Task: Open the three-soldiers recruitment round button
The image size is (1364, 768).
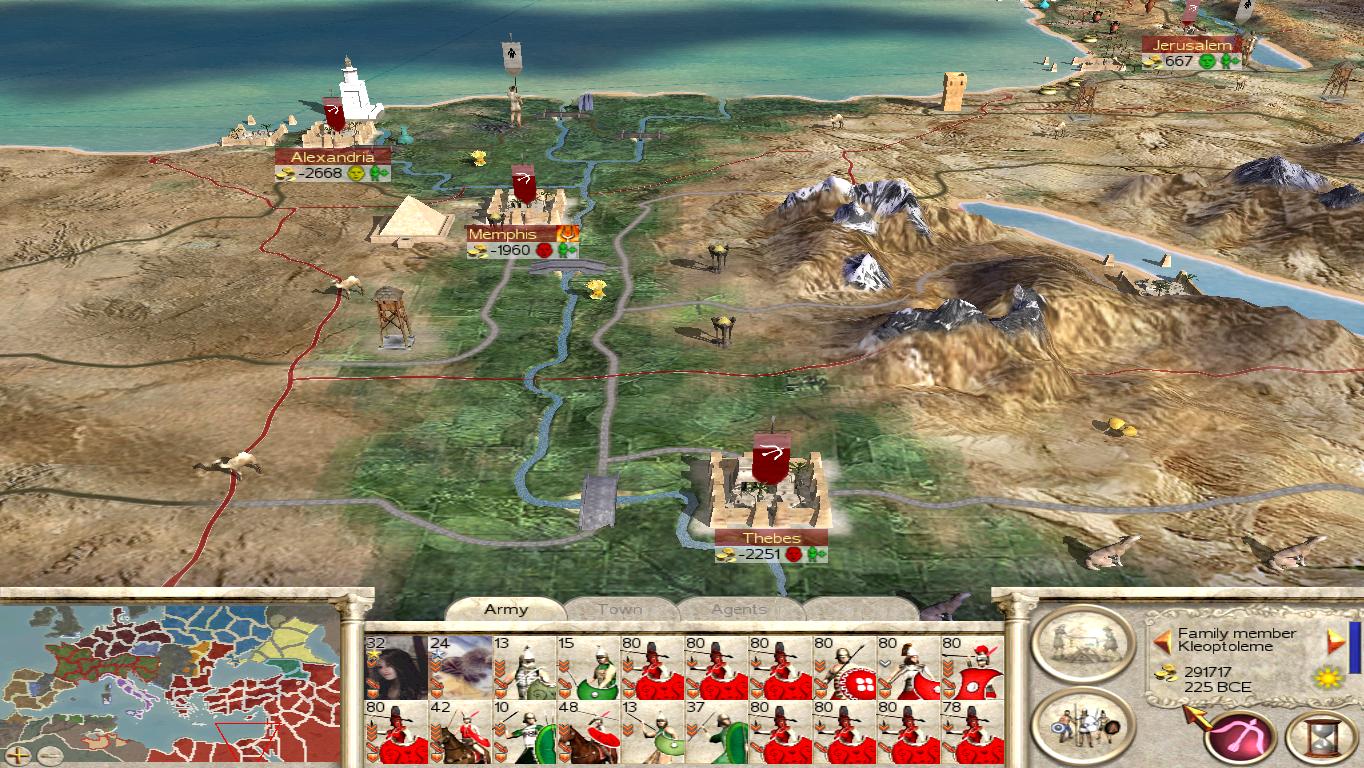Action: click(x=1082, y=725)
